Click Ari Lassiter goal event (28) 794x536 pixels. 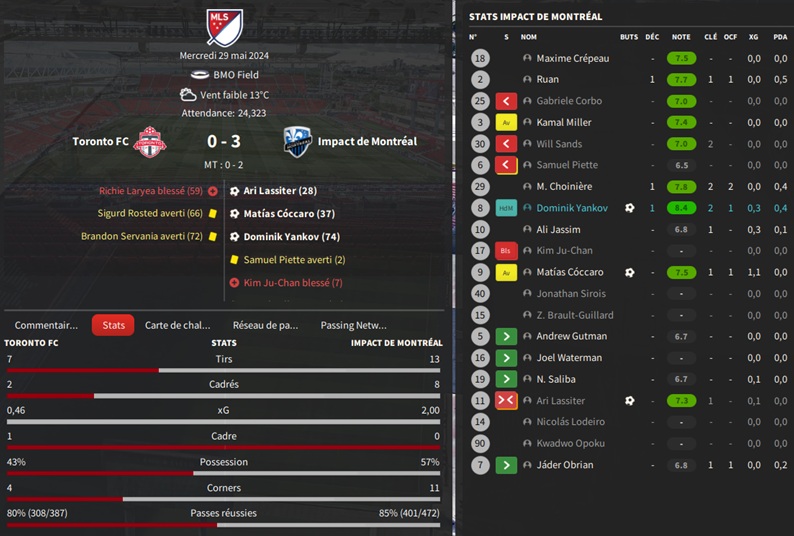(x=280, y=191)
